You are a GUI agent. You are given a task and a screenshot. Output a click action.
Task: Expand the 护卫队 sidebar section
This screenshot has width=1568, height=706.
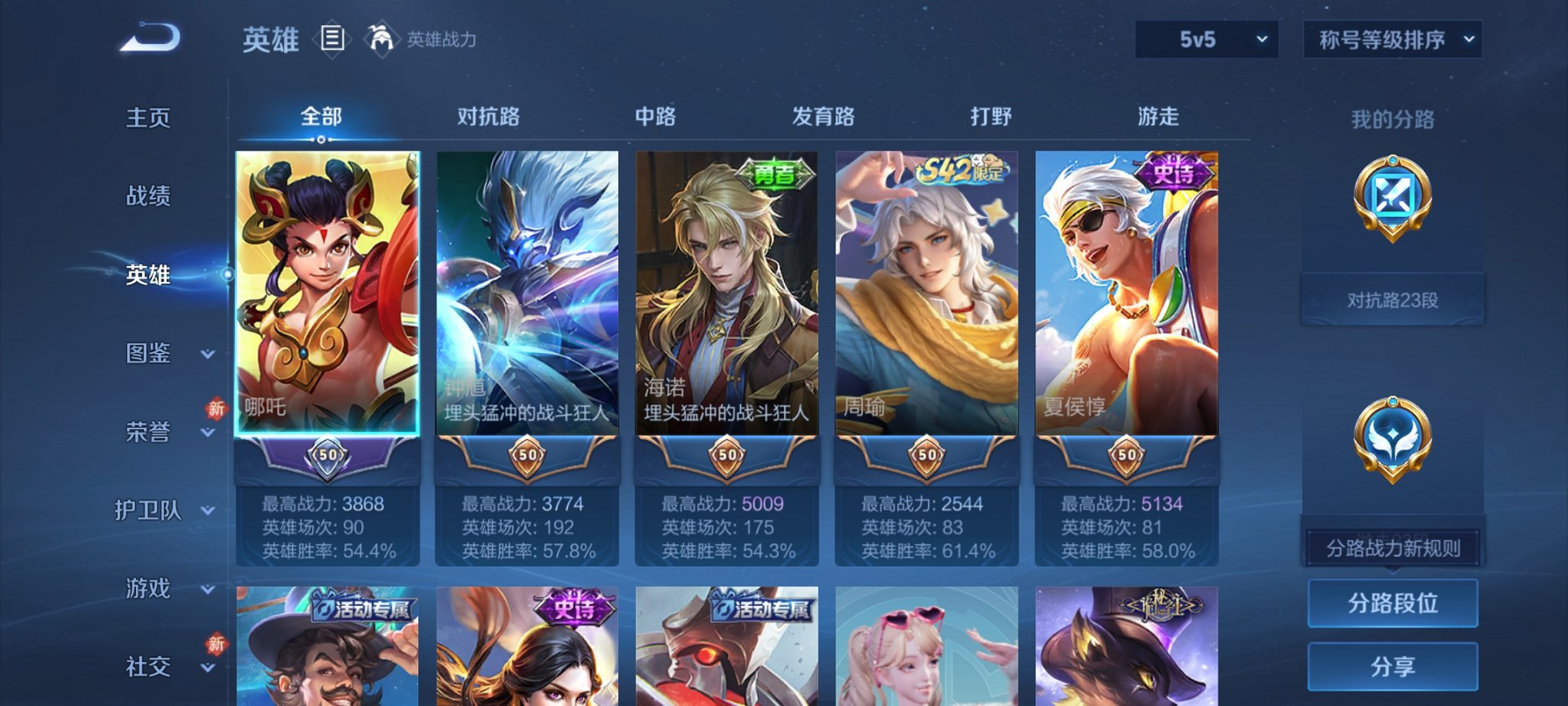151,511
